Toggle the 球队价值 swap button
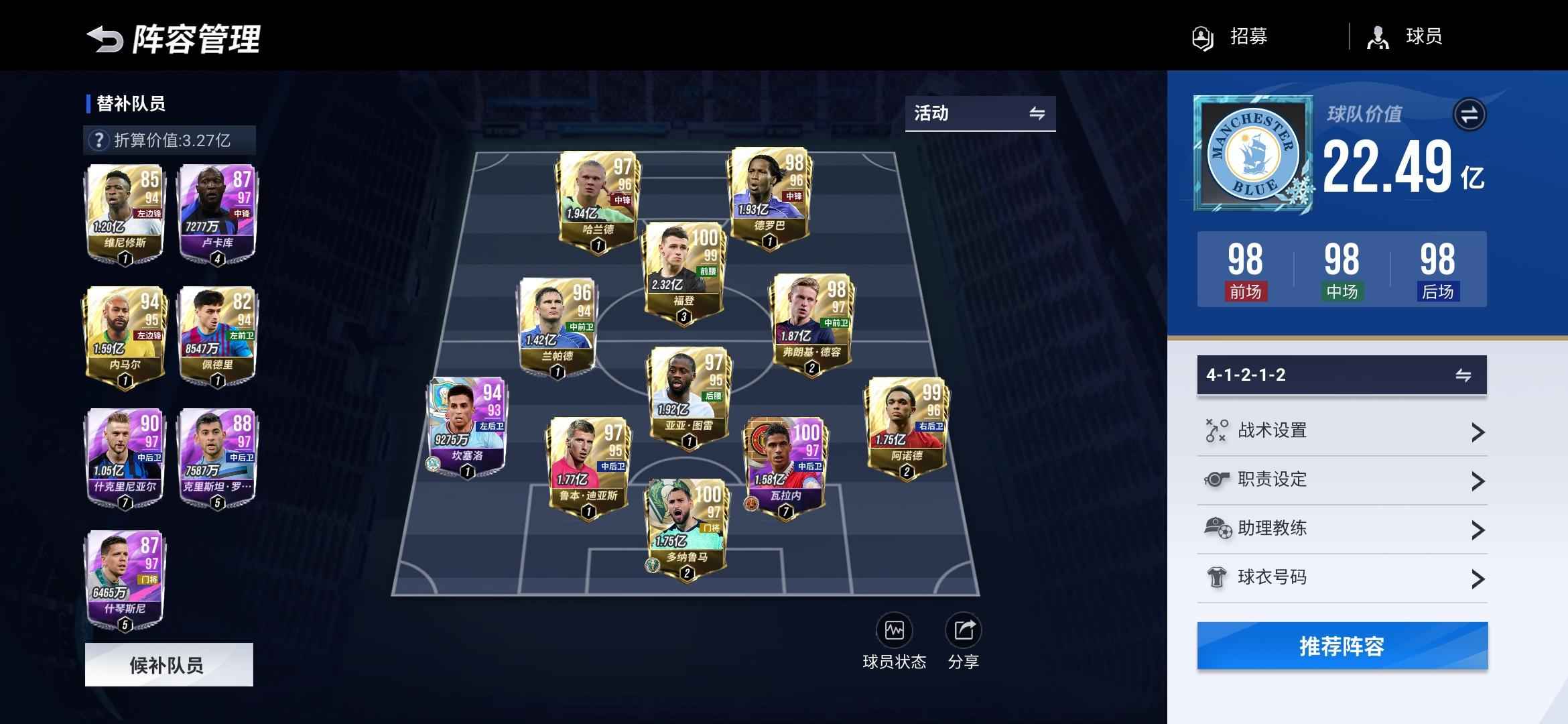Screen dimensions: 1568x724 [1469, 115]
